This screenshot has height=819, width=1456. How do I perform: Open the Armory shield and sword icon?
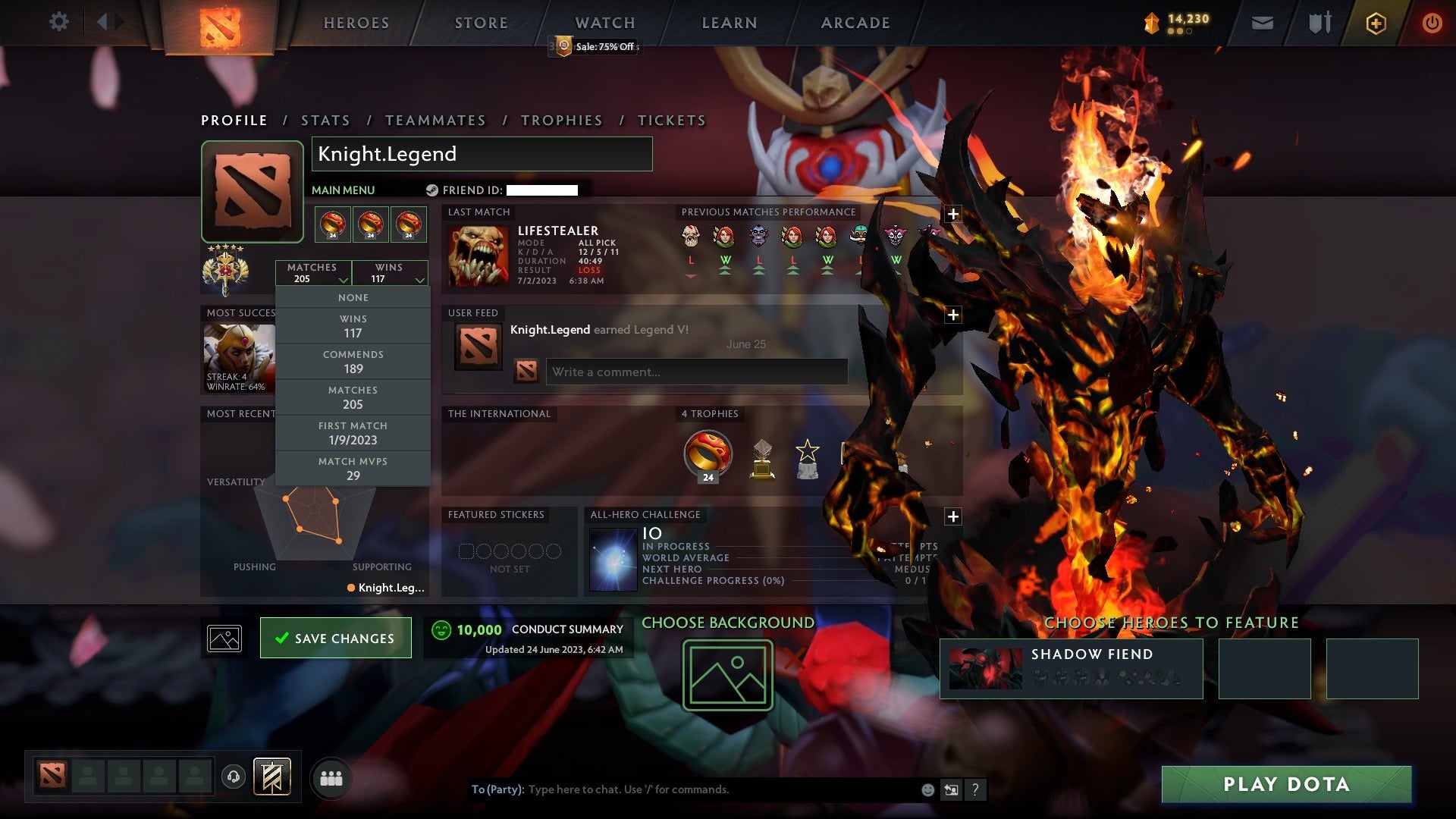(x=1319, y=23)
